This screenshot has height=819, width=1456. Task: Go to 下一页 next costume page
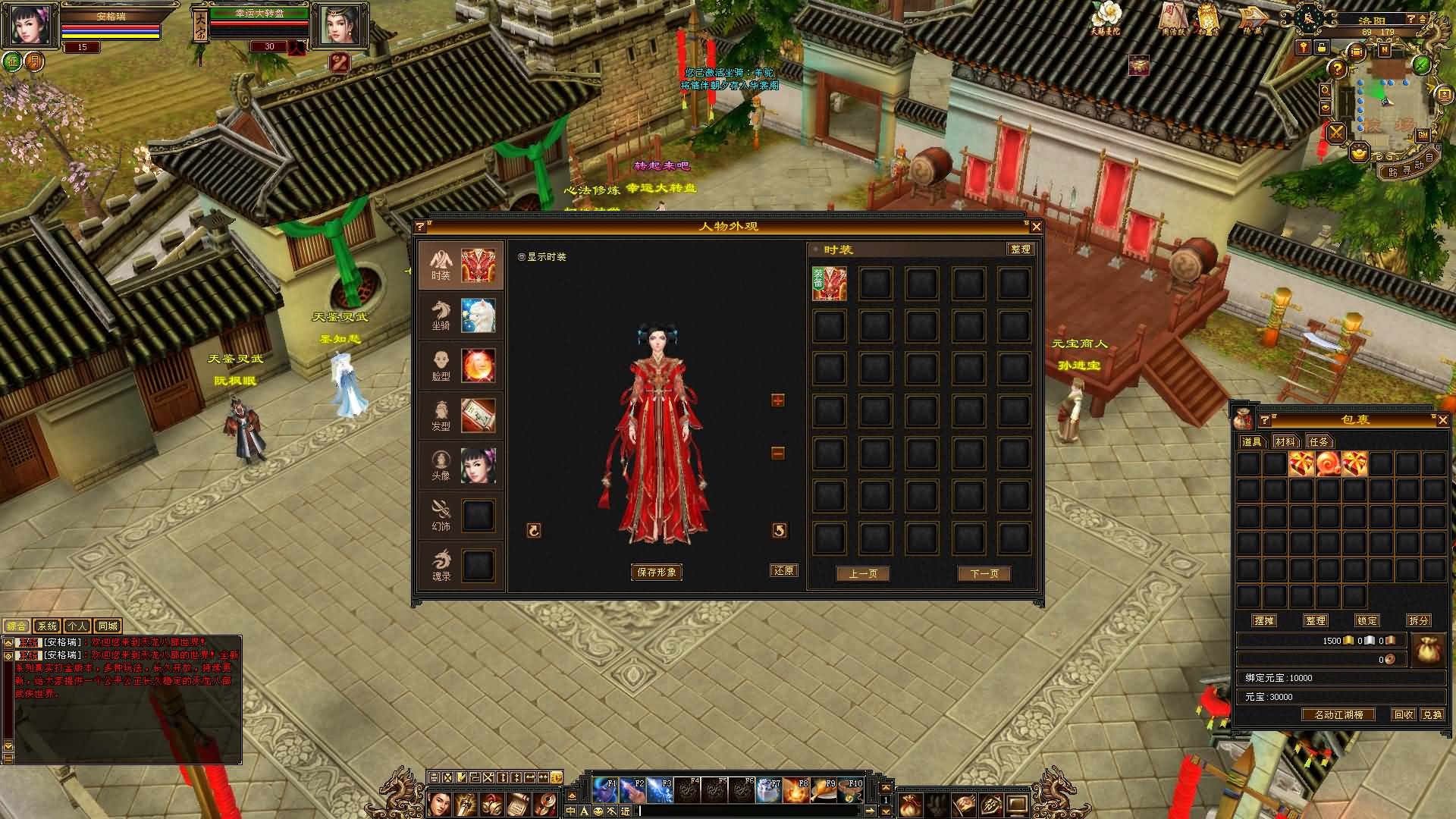pyautogui.click(x=984, y=574)
